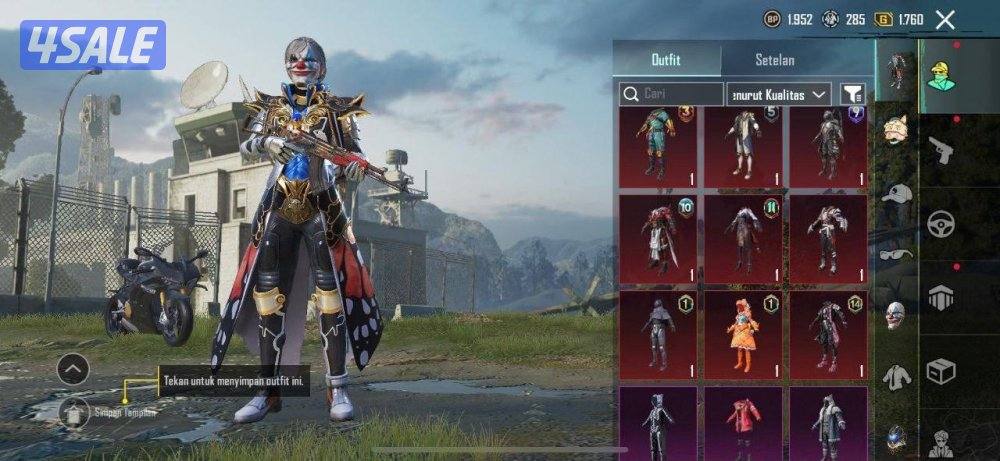Select the teal and orange outfit thumbnail

(x=657, y=146)
